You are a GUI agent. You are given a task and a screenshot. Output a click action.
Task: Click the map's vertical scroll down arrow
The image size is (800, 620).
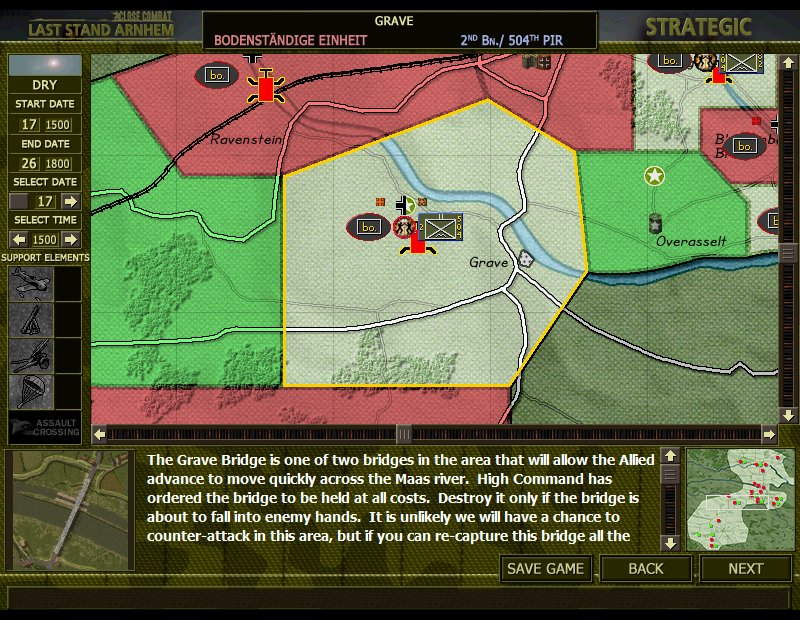coord(788,415)
